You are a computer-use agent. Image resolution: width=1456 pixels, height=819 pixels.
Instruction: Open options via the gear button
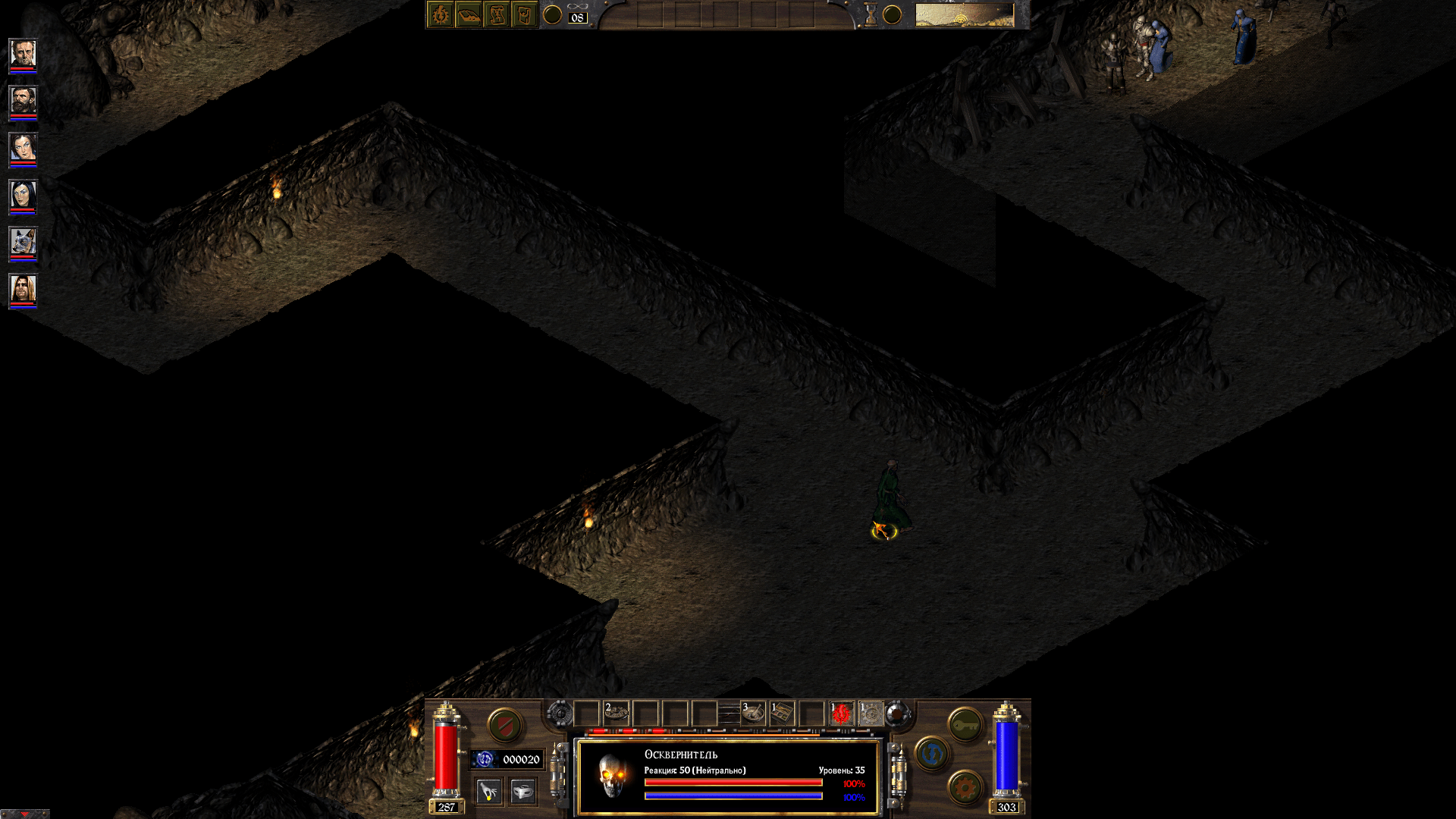pyautogui.click(x=965, y=787)
